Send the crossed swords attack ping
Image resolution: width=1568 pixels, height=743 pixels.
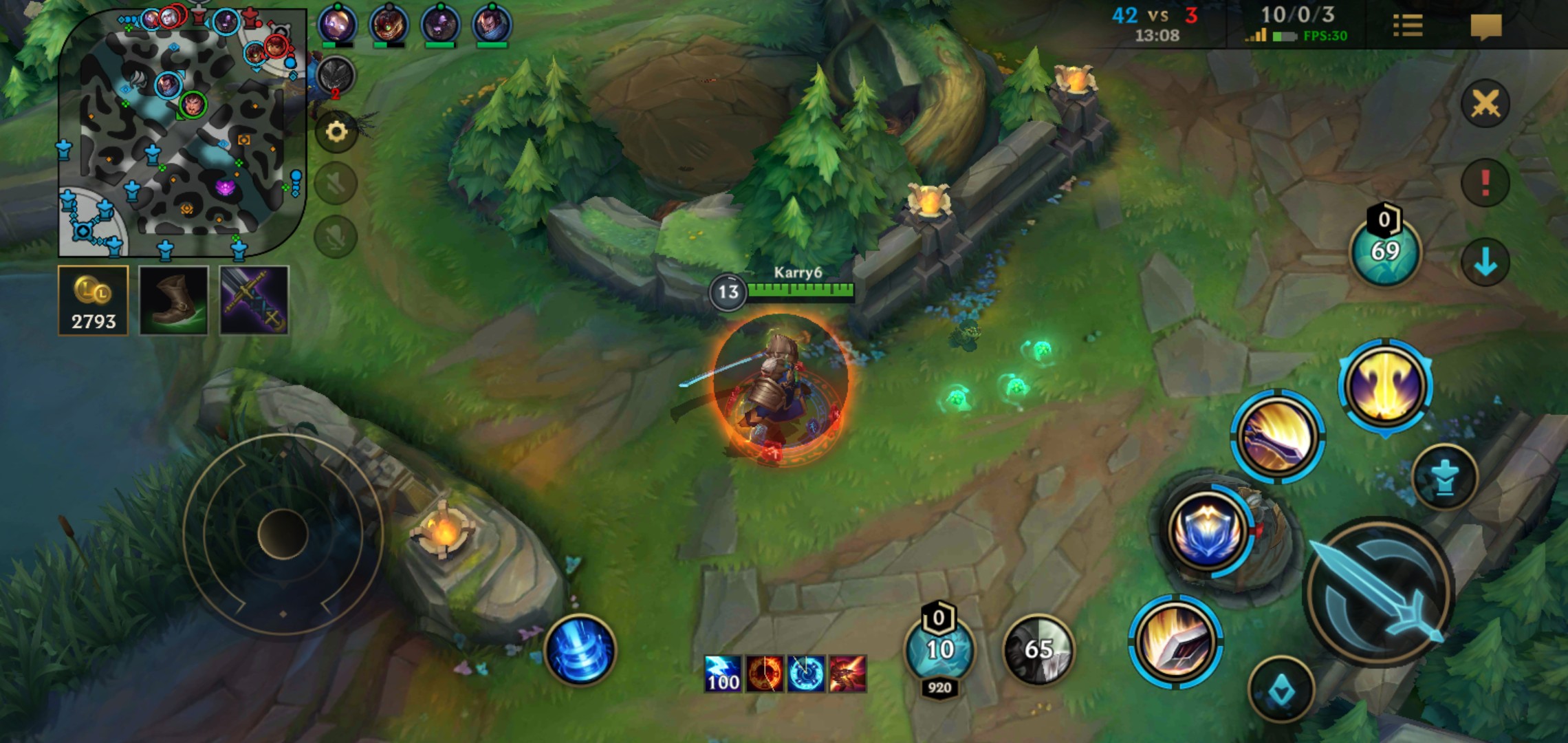[1485, 104]
